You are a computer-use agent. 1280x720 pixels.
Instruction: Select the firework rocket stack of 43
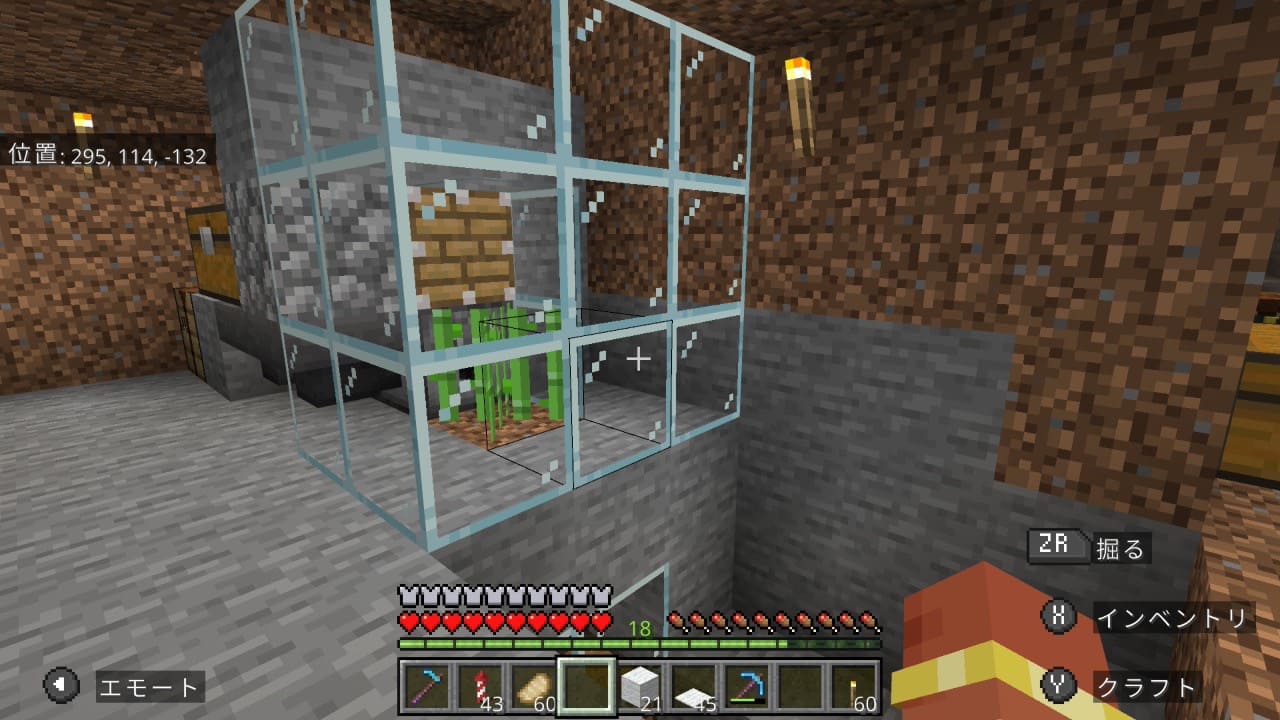[x=478, y=688]
